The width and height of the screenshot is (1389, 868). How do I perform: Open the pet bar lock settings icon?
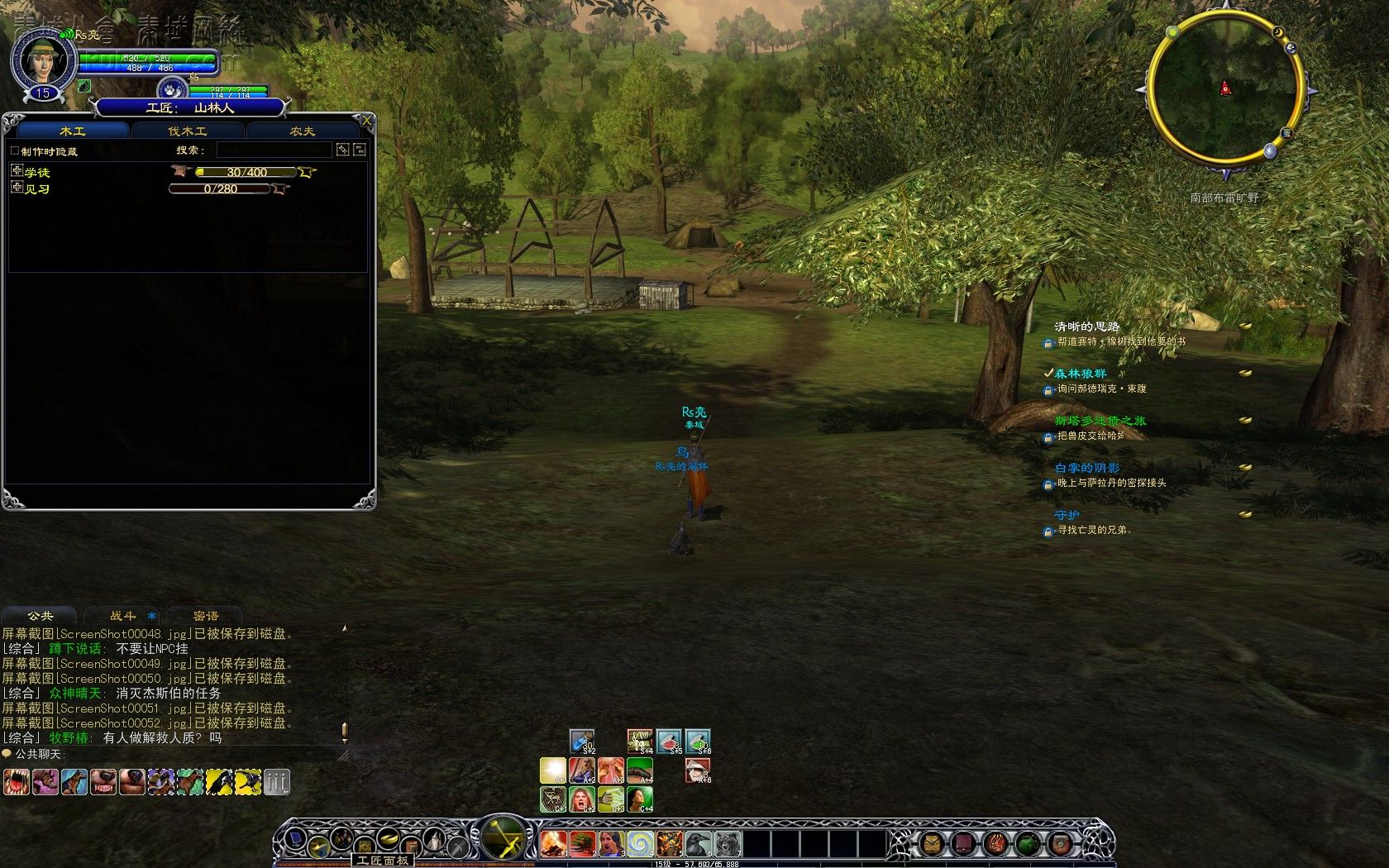point(276,781)
